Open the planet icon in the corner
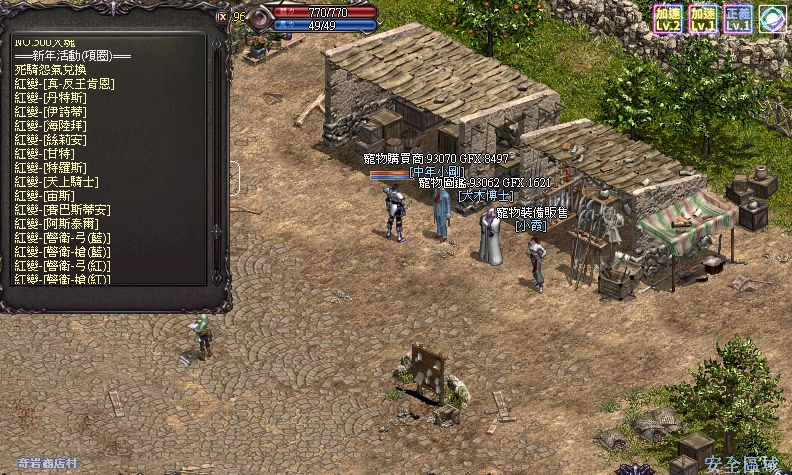Image resolution: width=792 pixels, height=475 pixels. 771,18
